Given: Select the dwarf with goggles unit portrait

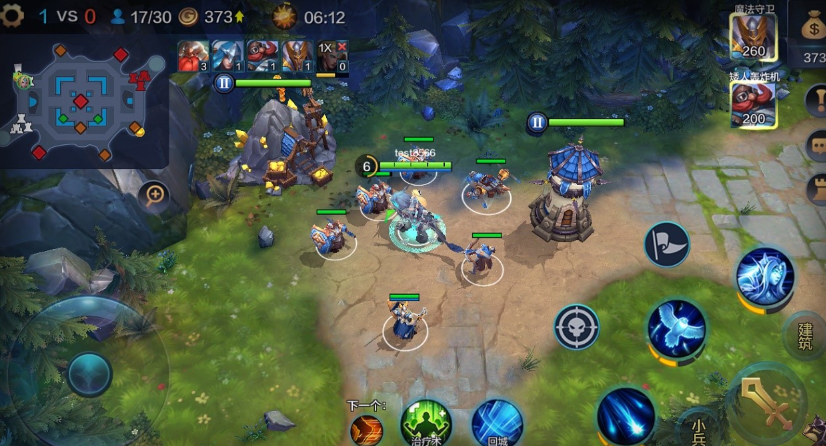Looking at the screenshot, I should (x=261, y=56).
